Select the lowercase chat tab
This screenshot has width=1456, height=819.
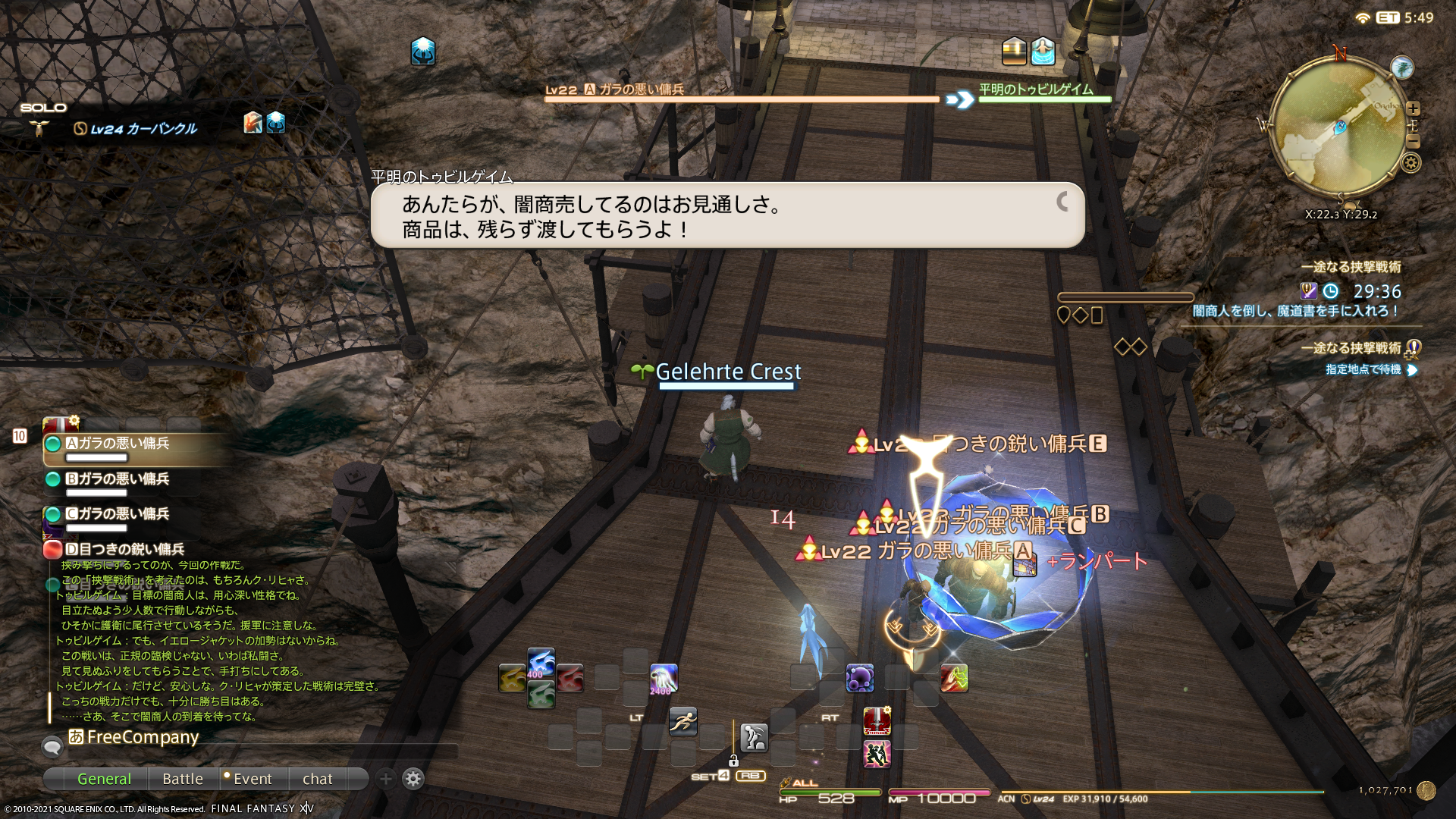(317, 779)
